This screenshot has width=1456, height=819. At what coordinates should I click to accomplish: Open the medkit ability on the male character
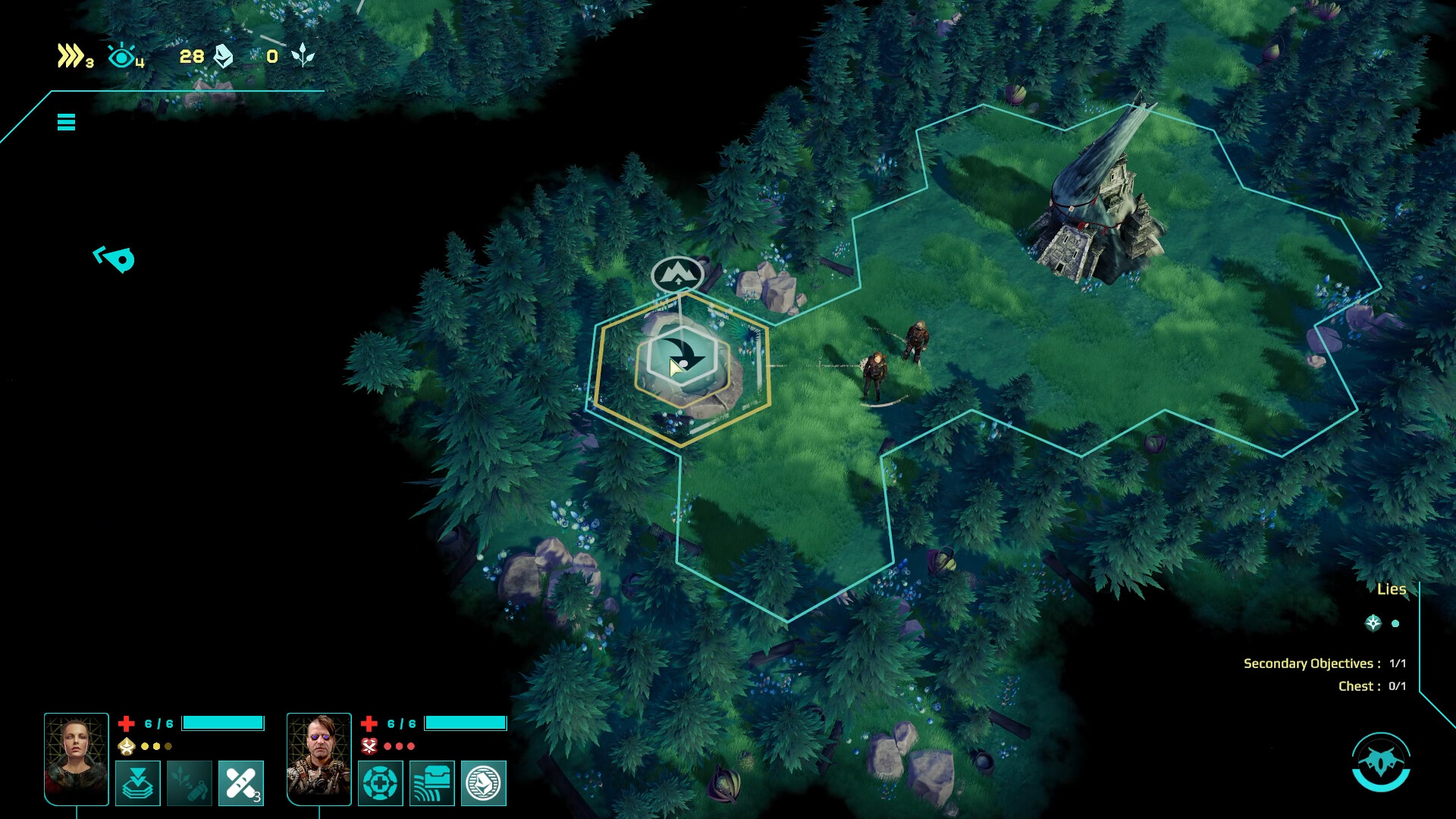coord(380,783)
